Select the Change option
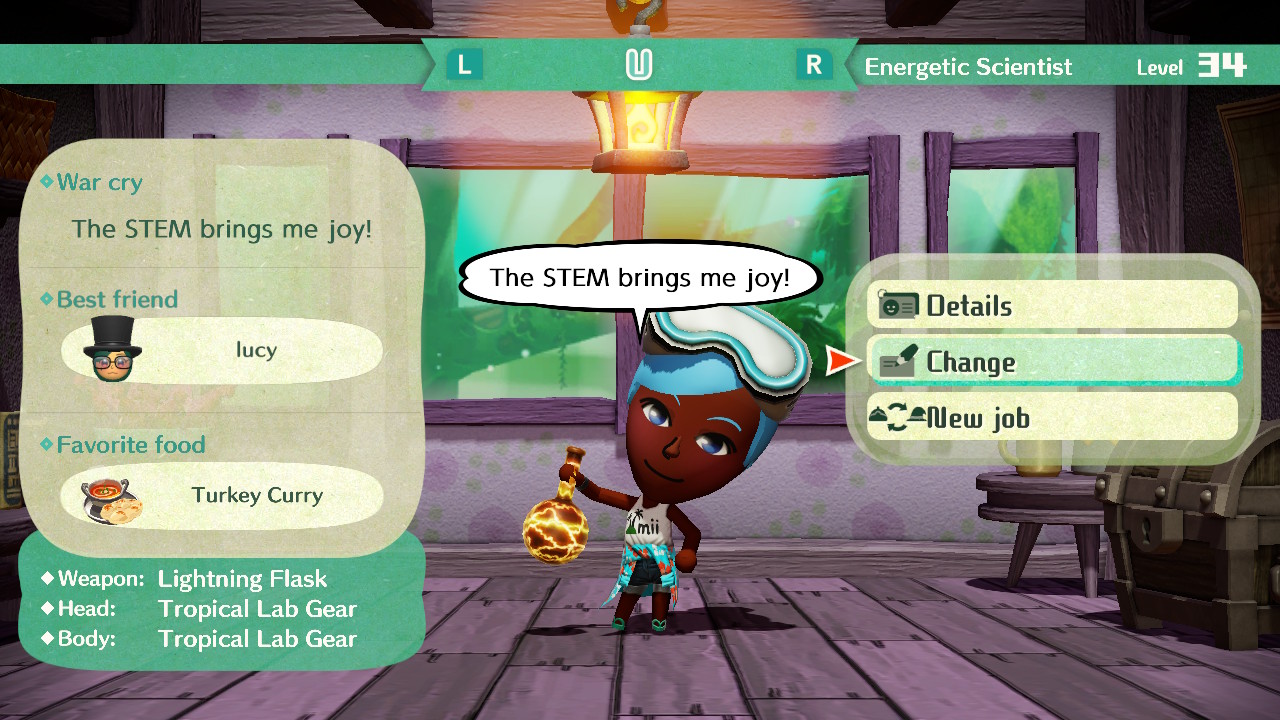 [x=1051, y=362]
